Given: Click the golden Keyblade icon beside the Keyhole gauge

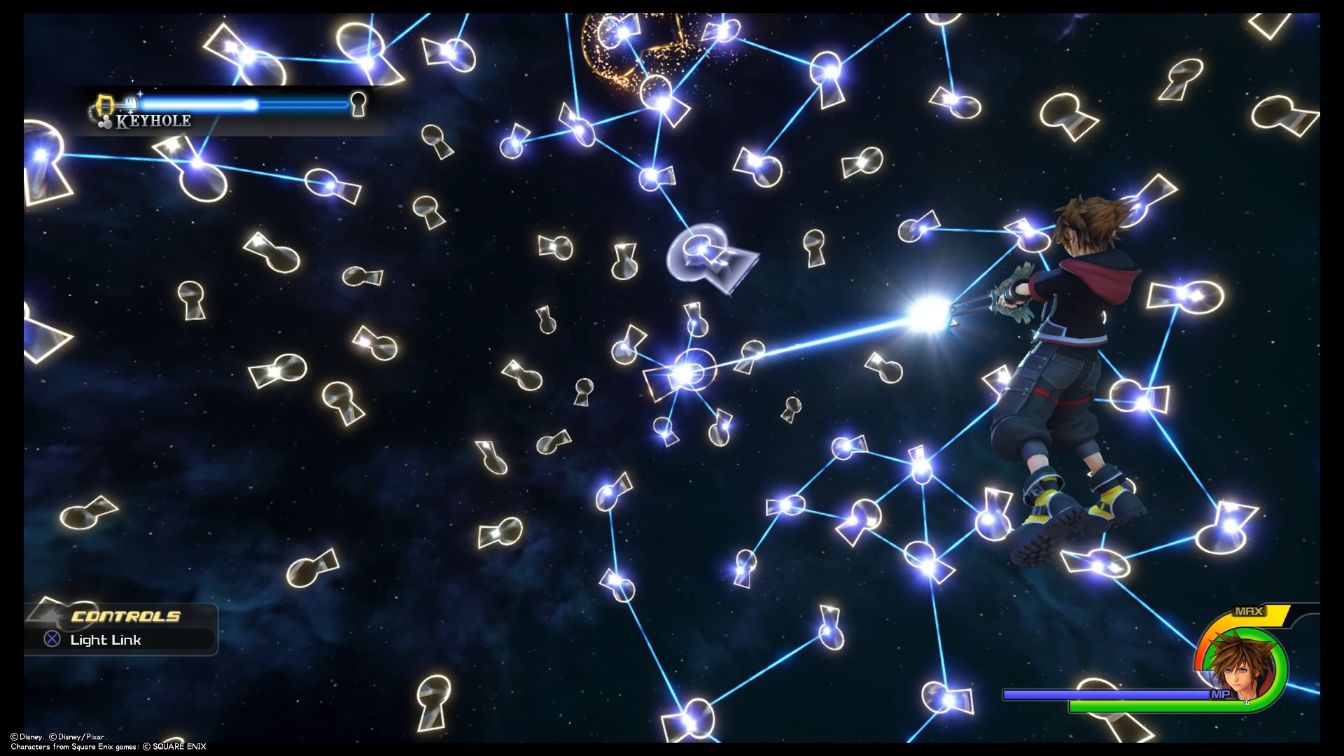Looking at the screenshot, I should pyautogui.click(x=107, y=103).
